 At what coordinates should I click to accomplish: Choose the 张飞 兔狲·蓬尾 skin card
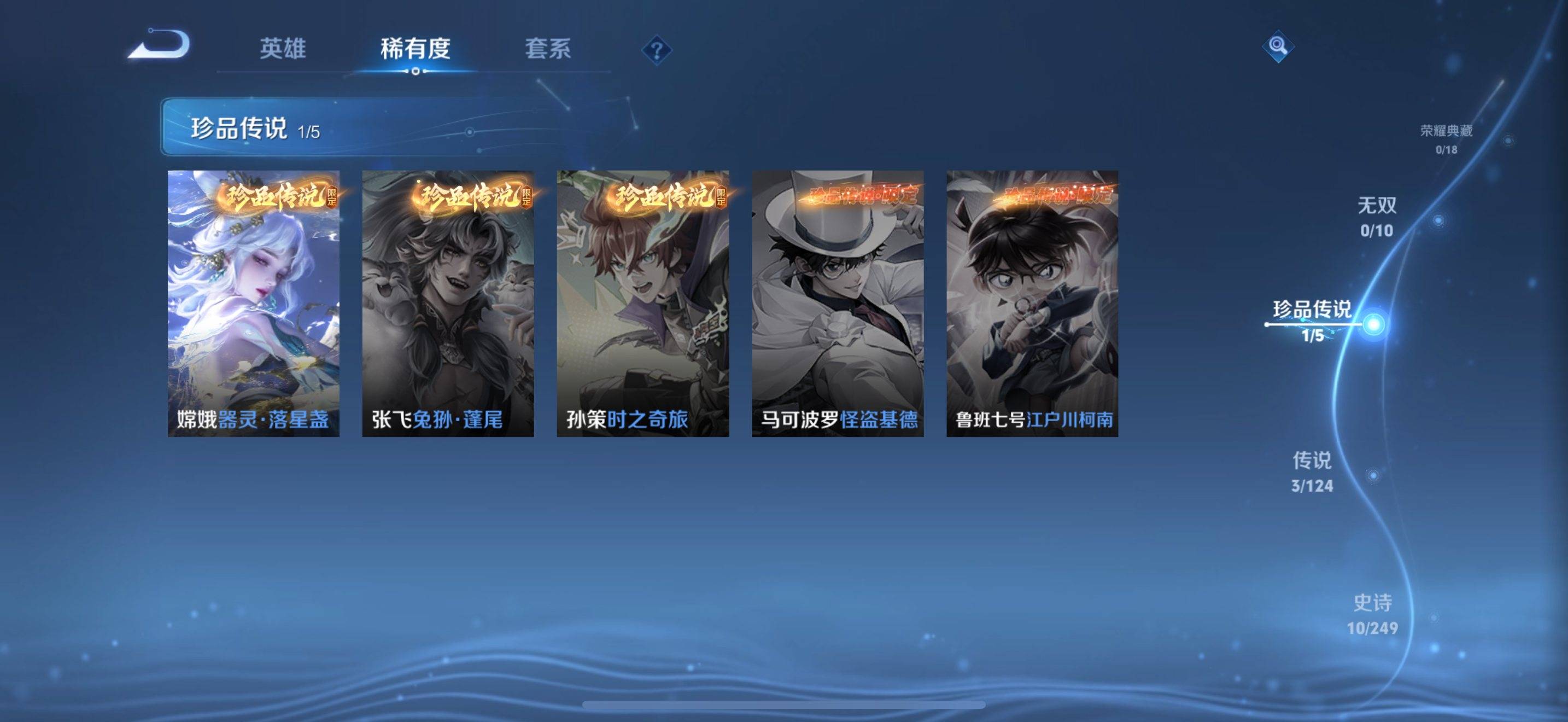point(448,303)
